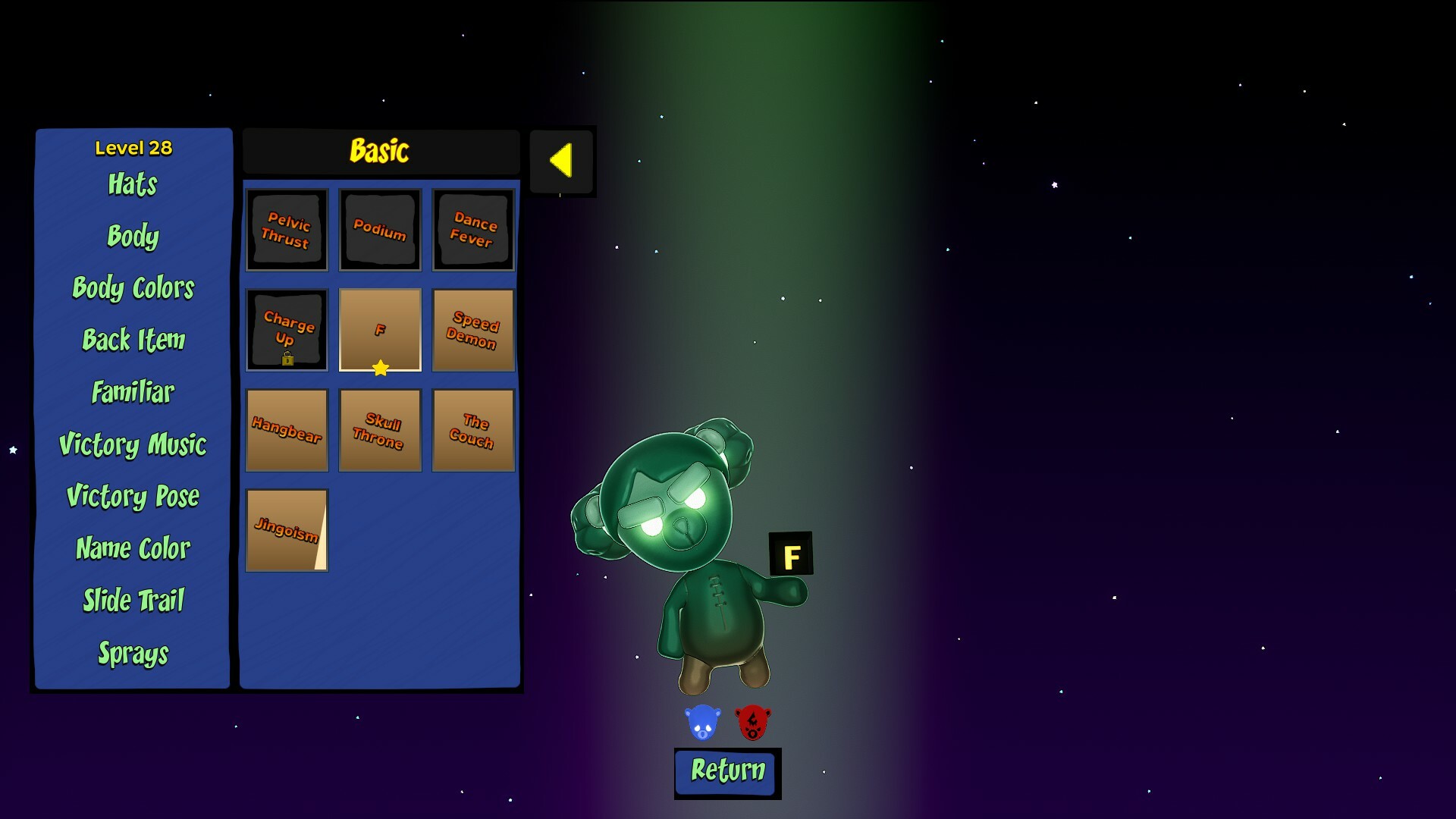
Task: Select the Speed Demon pose tile
Action: [x=473, y=330]
